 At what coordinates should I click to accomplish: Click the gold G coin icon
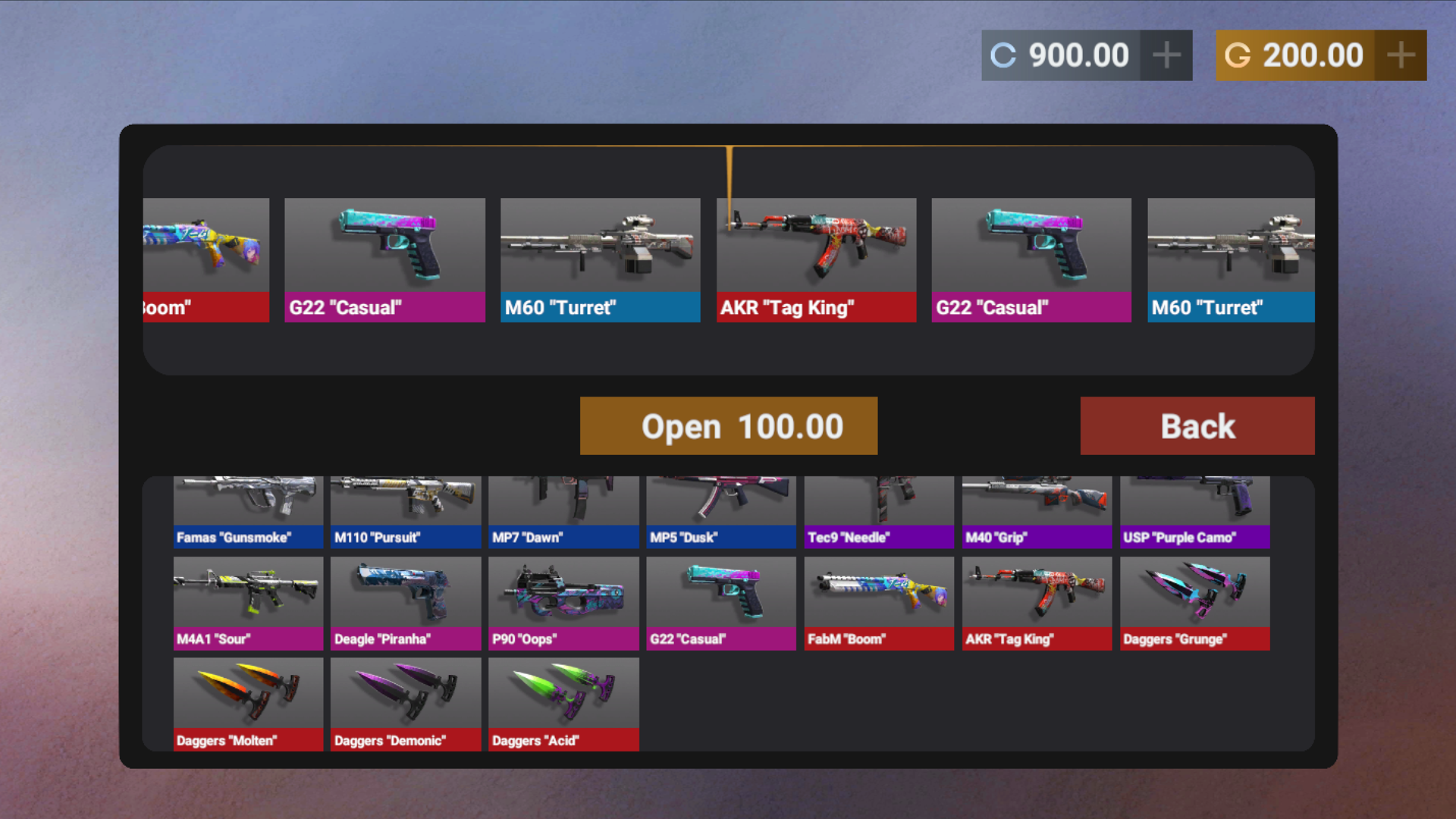coord(1238,55)
